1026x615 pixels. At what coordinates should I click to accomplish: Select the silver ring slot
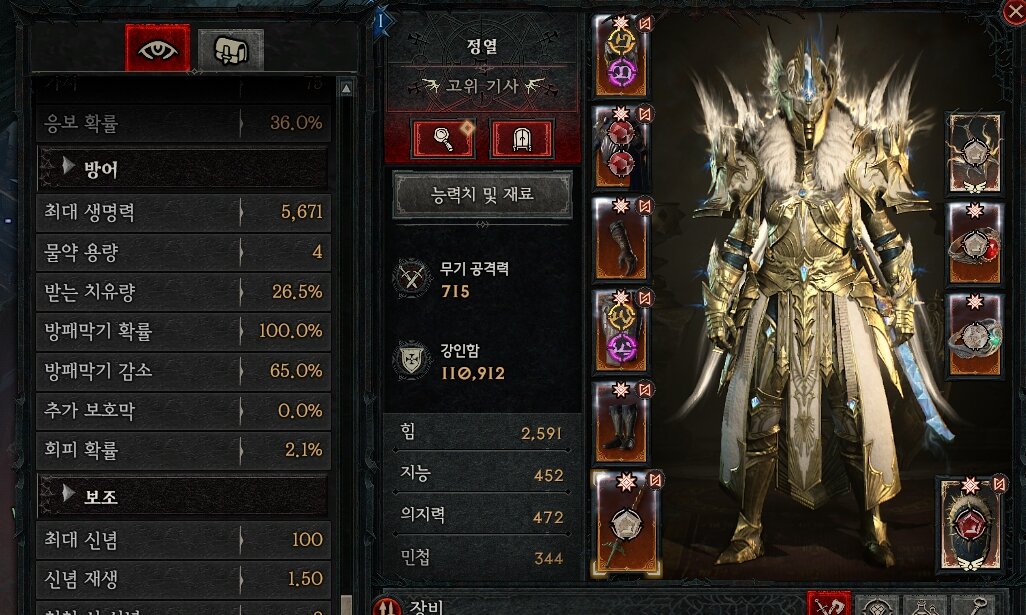[976, 333]
